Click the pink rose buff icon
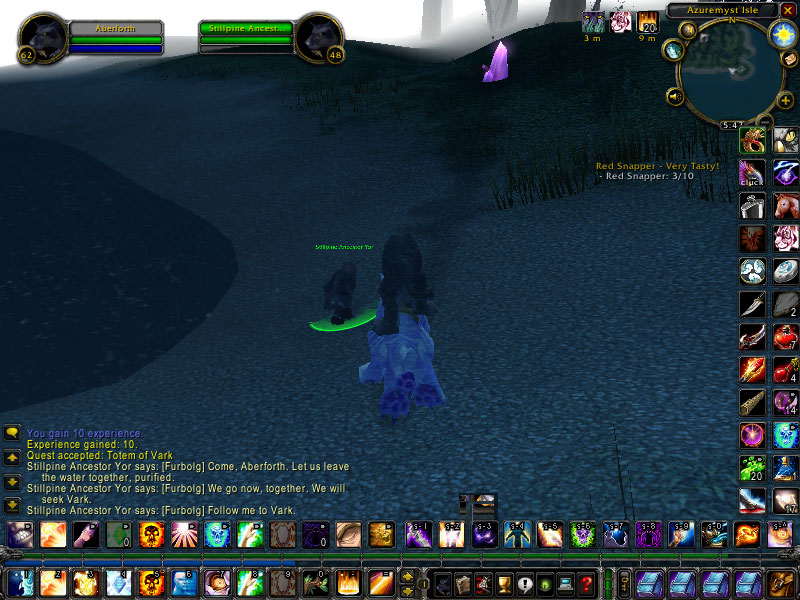This screenshot has height=600, width=800. 621,22
